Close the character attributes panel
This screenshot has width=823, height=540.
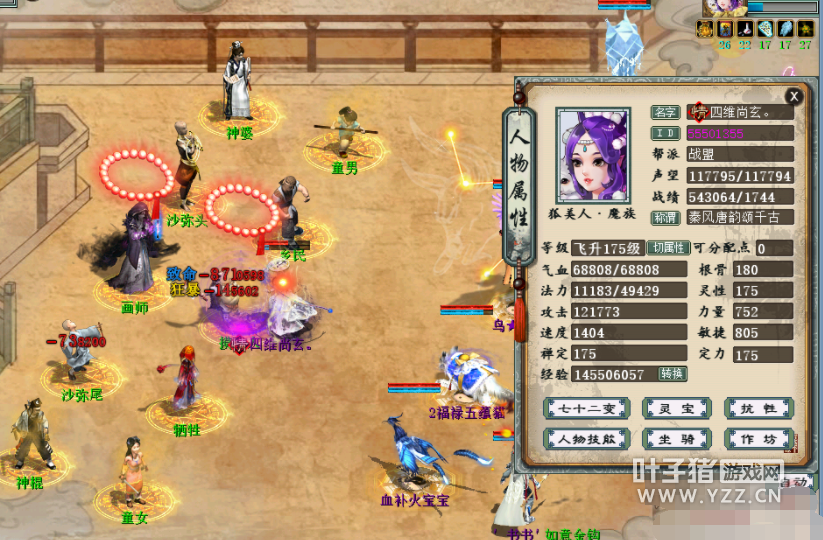[794, 96]
